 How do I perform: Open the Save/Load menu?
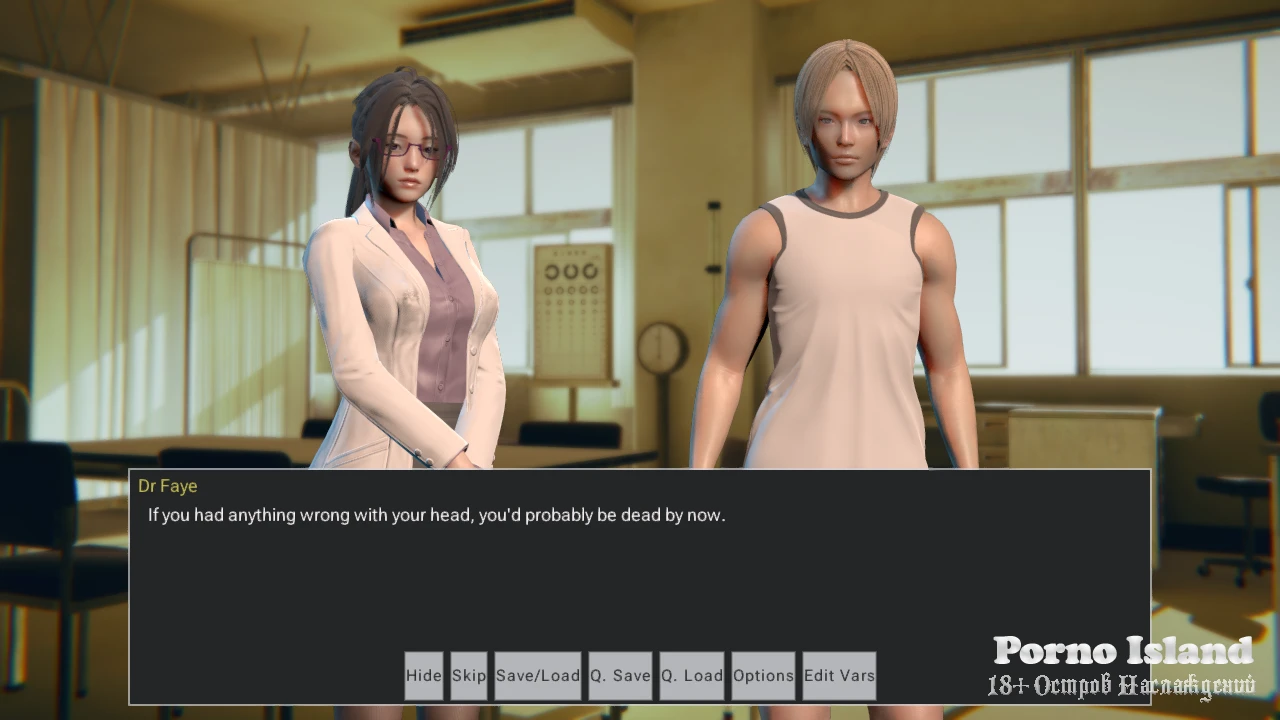[538, 675]
